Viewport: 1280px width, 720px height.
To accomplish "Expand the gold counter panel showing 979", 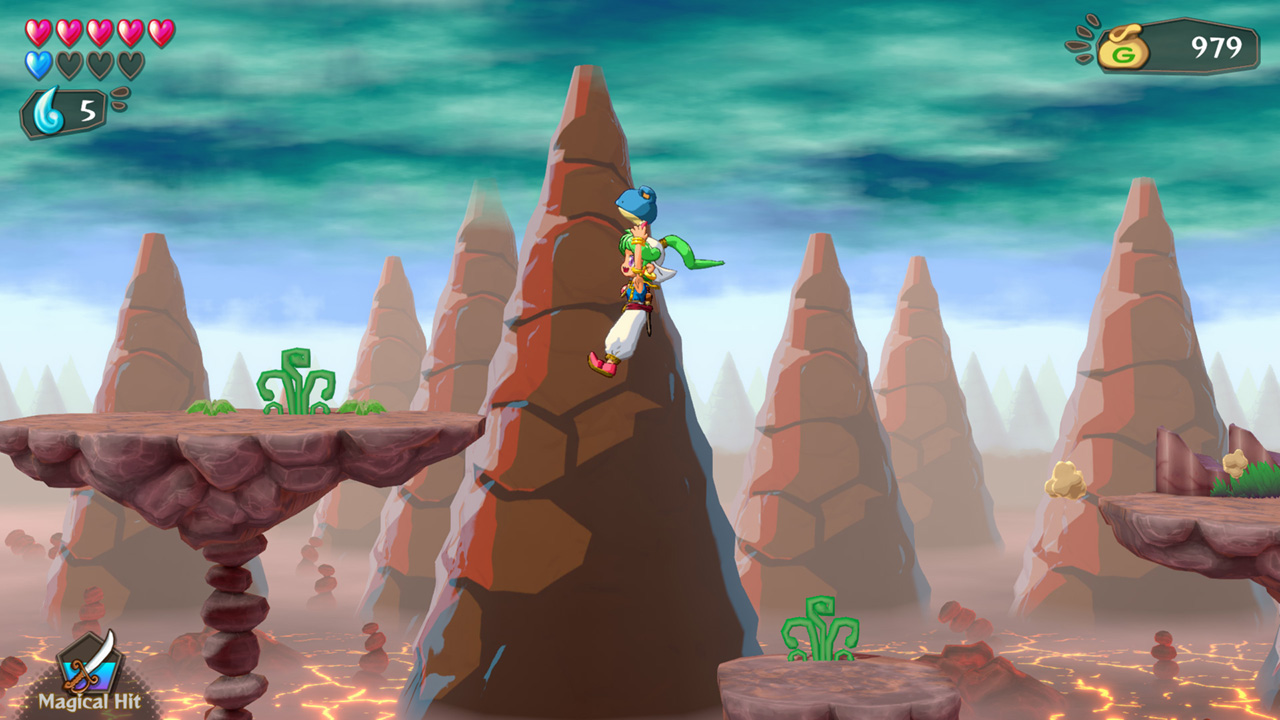I will [1180, 42].
